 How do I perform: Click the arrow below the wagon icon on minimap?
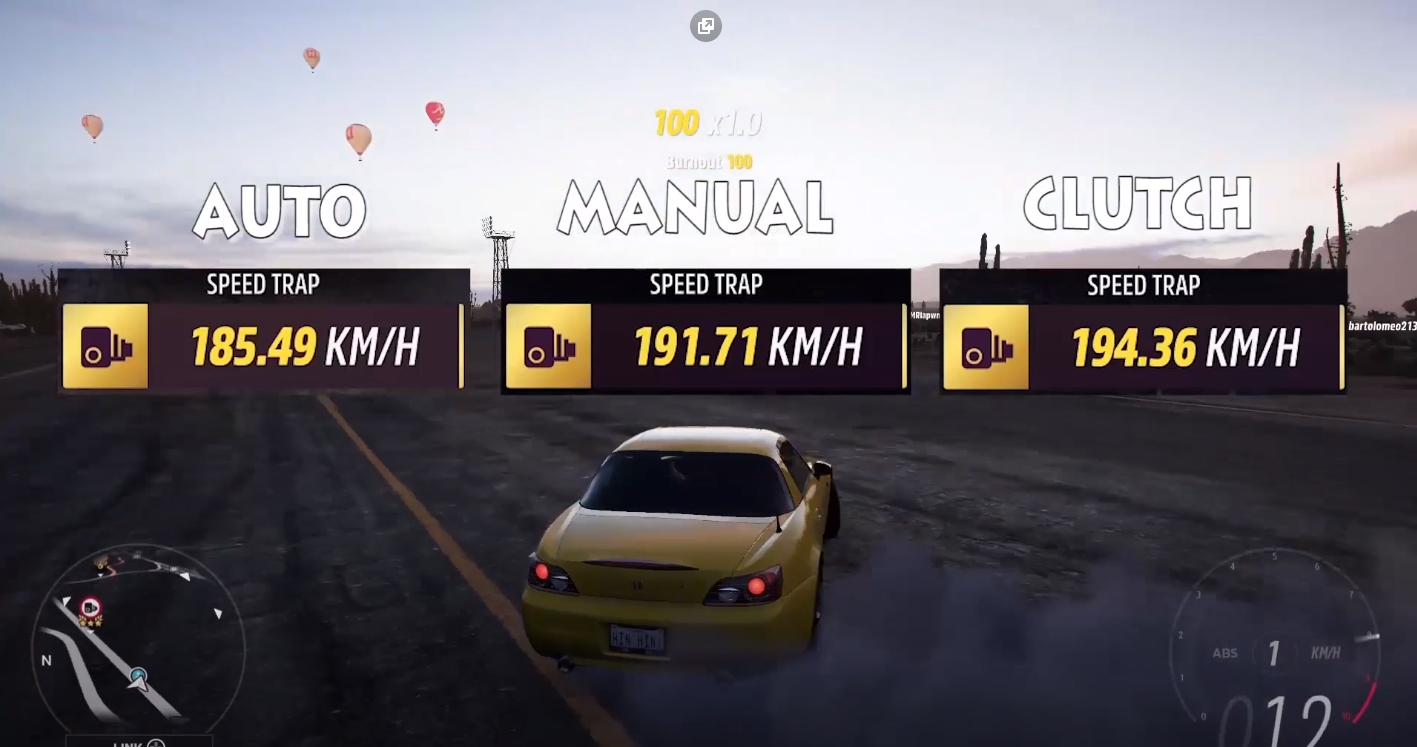coord(100,575)
